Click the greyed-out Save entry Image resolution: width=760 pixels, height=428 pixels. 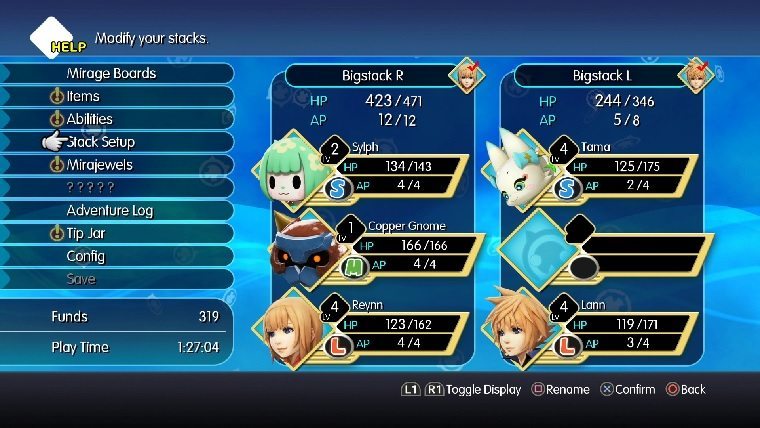81,279
